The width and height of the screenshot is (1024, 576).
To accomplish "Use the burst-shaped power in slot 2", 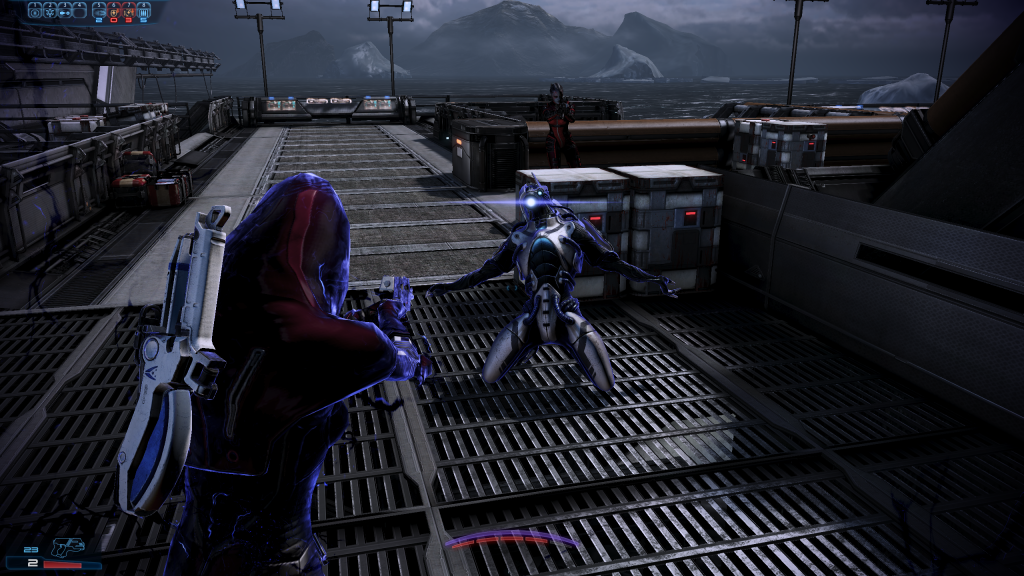I will [x=49, y=10].
